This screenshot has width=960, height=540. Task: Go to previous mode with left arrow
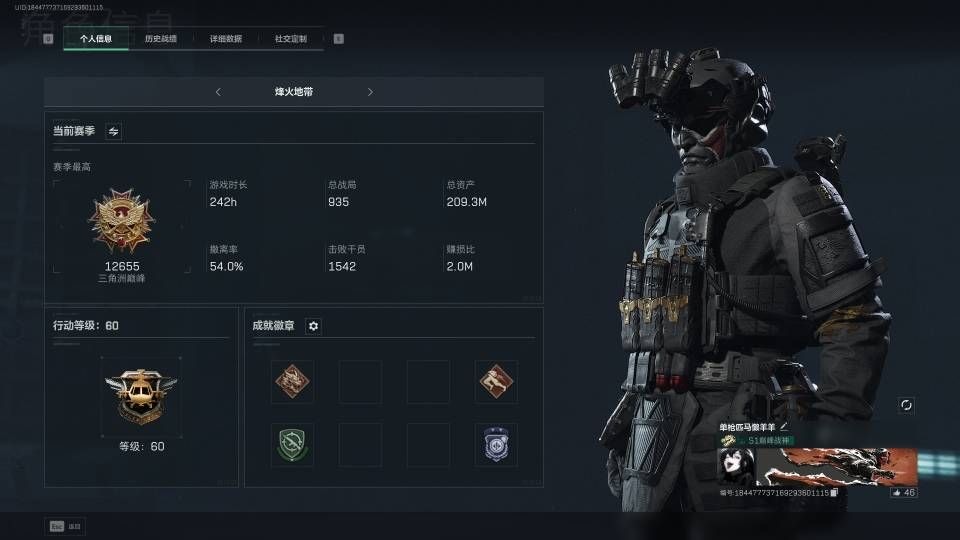click(218, 92)
